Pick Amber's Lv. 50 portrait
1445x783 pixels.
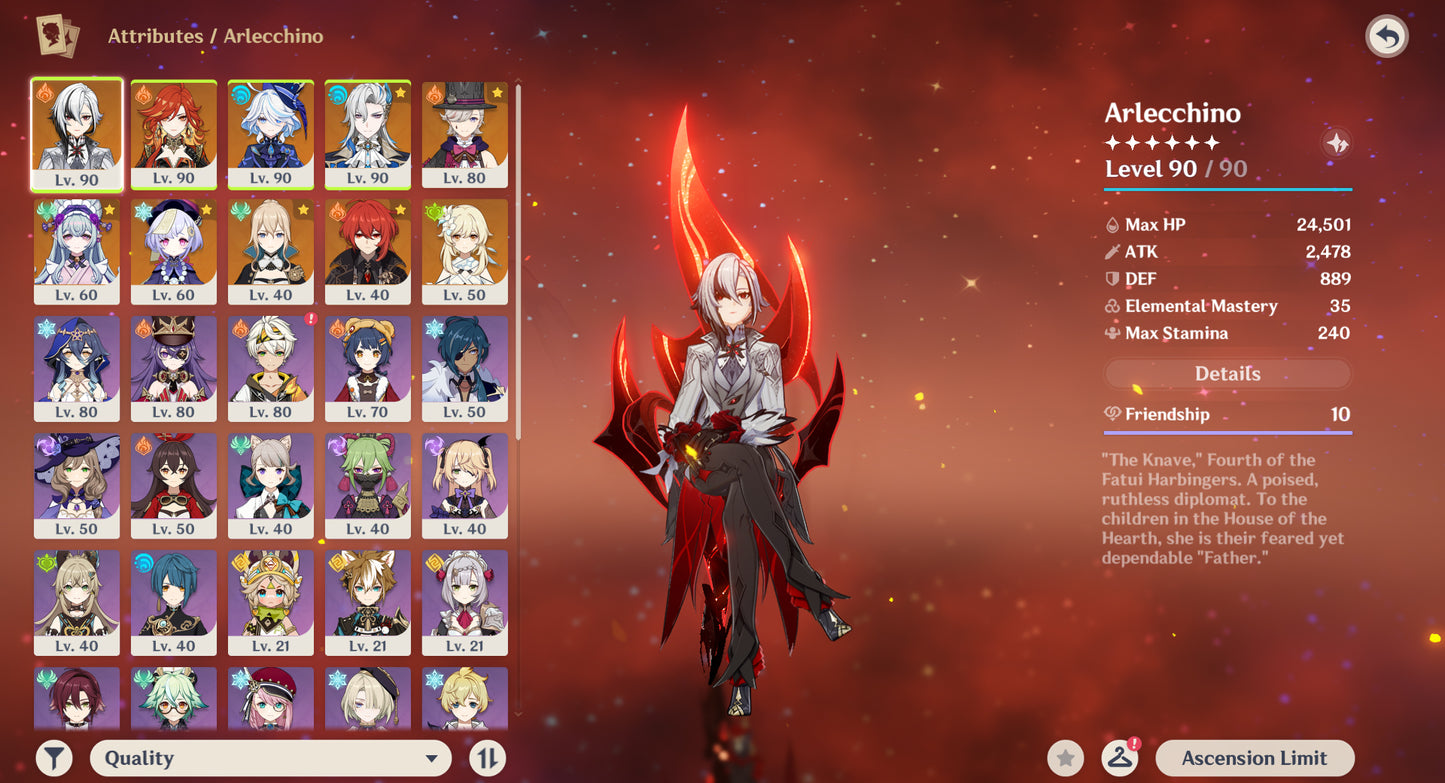click(174, 486)
